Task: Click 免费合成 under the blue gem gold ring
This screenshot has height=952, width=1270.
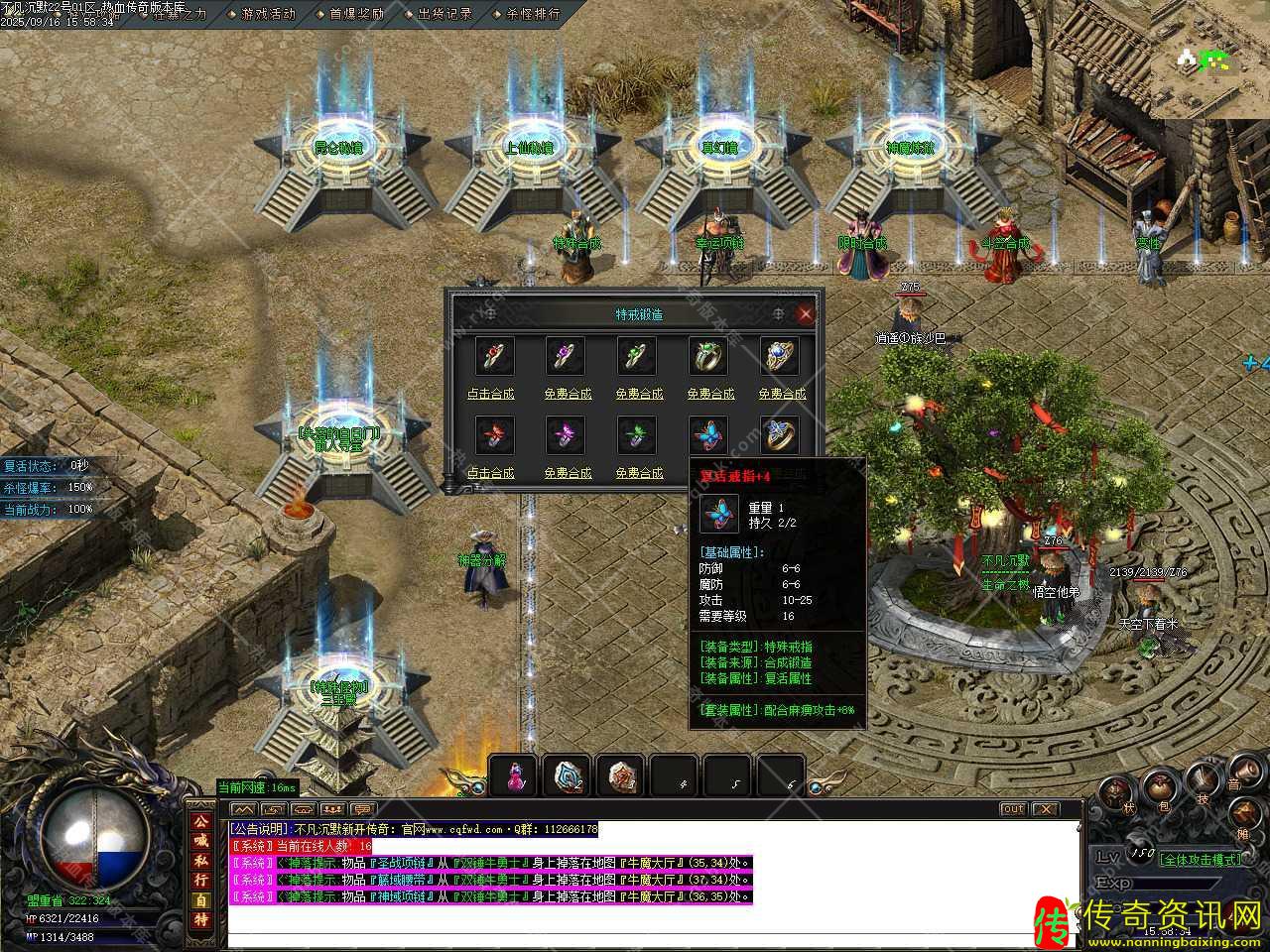Action: (x=782, y=394)
